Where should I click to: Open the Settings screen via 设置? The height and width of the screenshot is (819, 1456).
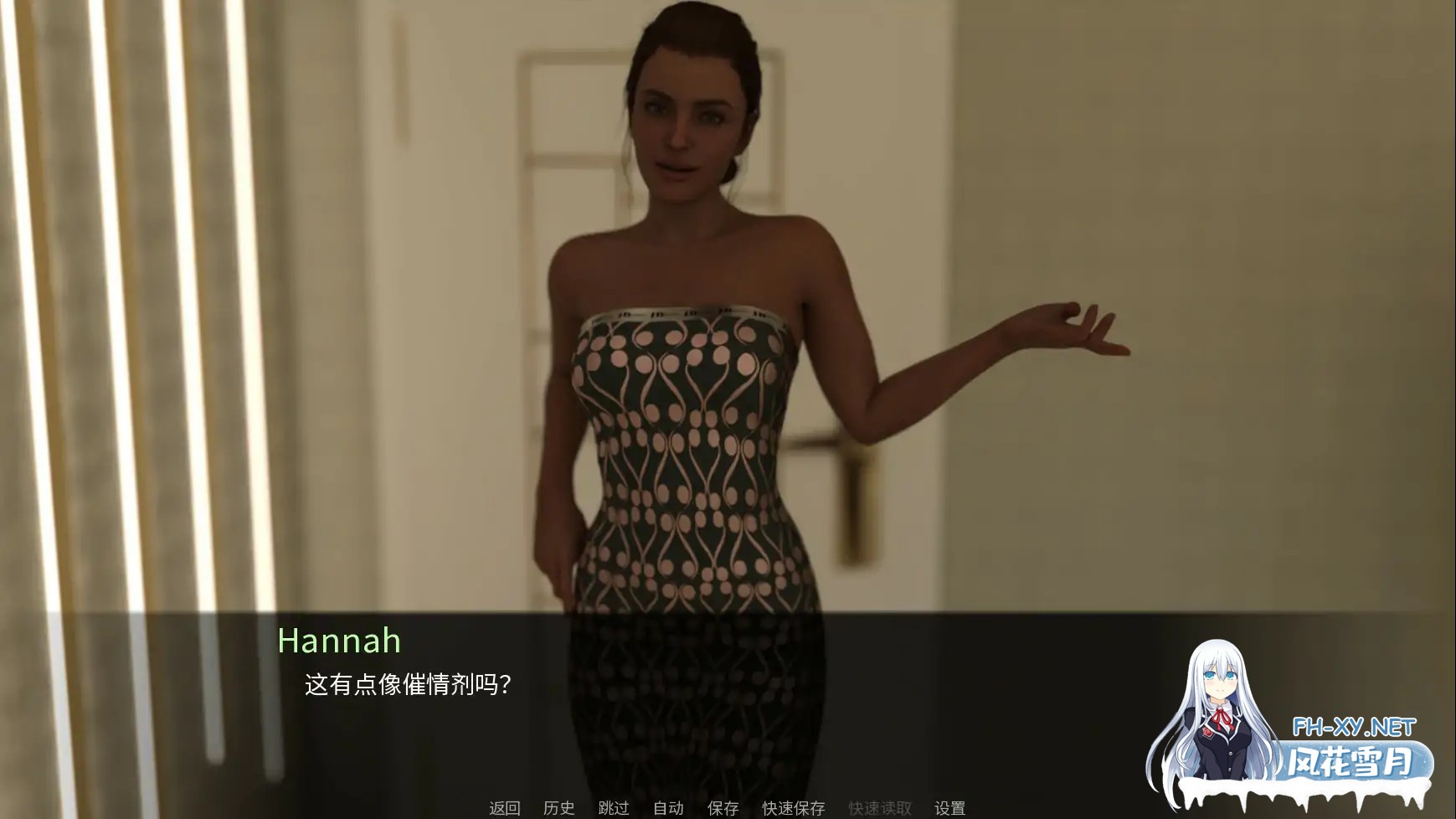(950, 808)
